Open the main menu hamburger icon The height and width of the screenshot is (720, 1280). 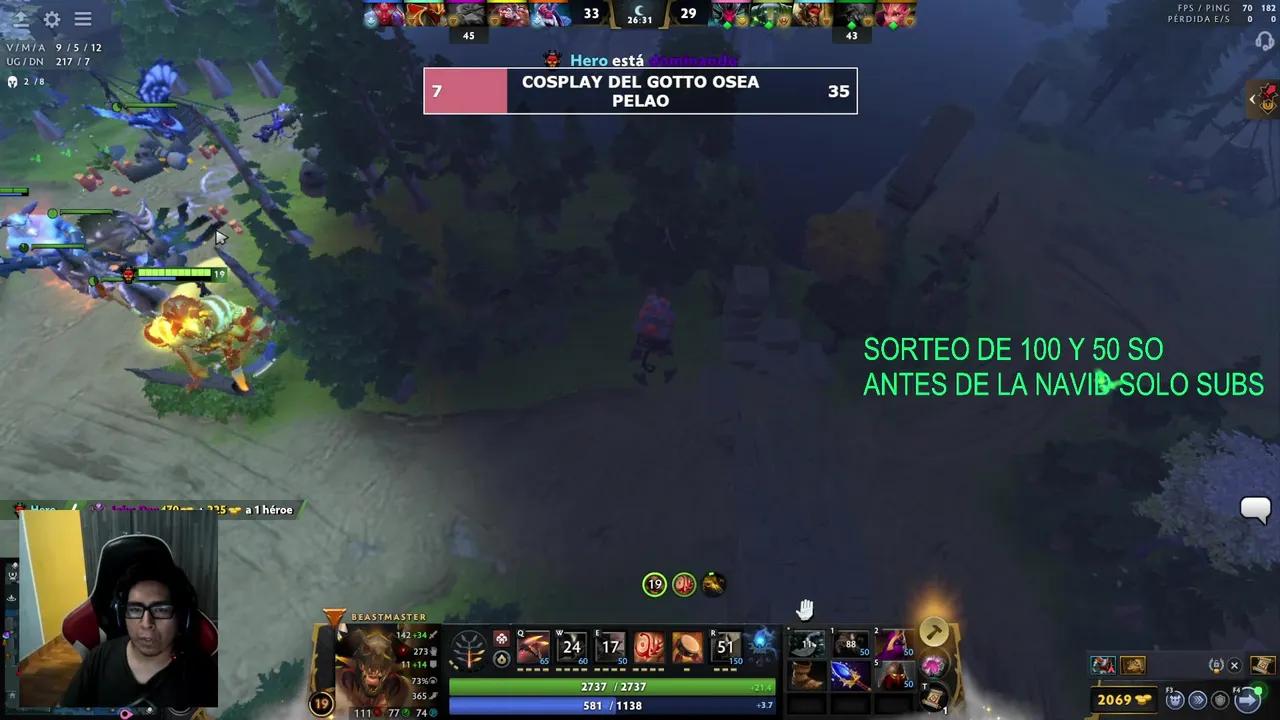point(83,18)
